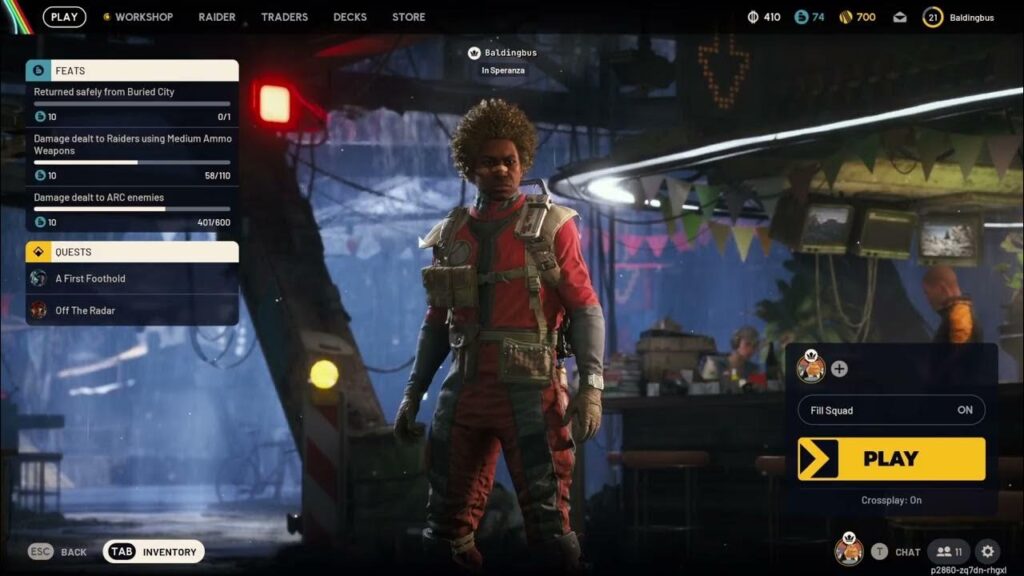
Task: Add a squad member with plus icon
Action: tap(839, 369)
